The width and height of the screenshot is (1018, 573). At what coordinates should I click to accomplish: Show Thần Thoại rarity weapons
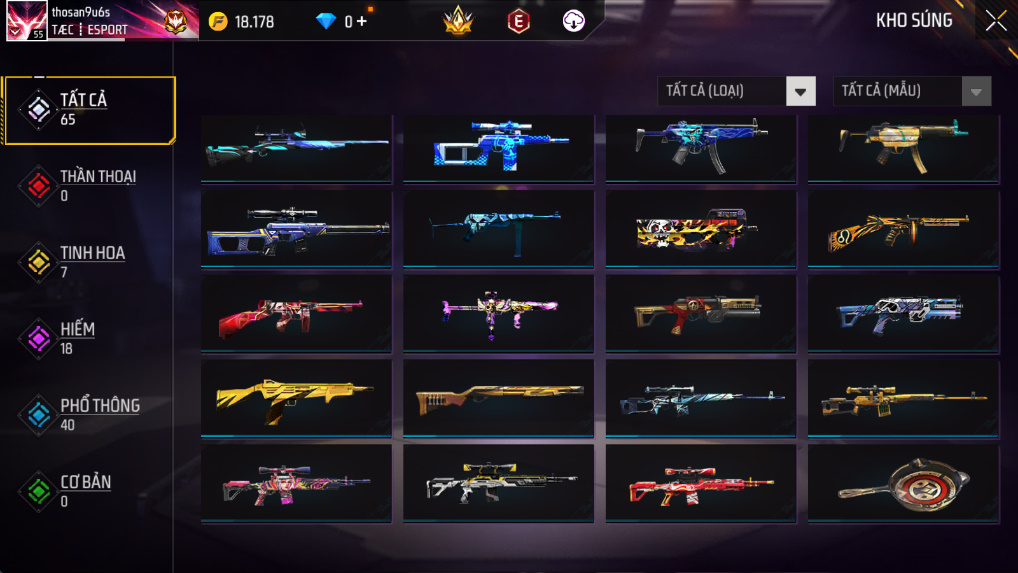89,185
